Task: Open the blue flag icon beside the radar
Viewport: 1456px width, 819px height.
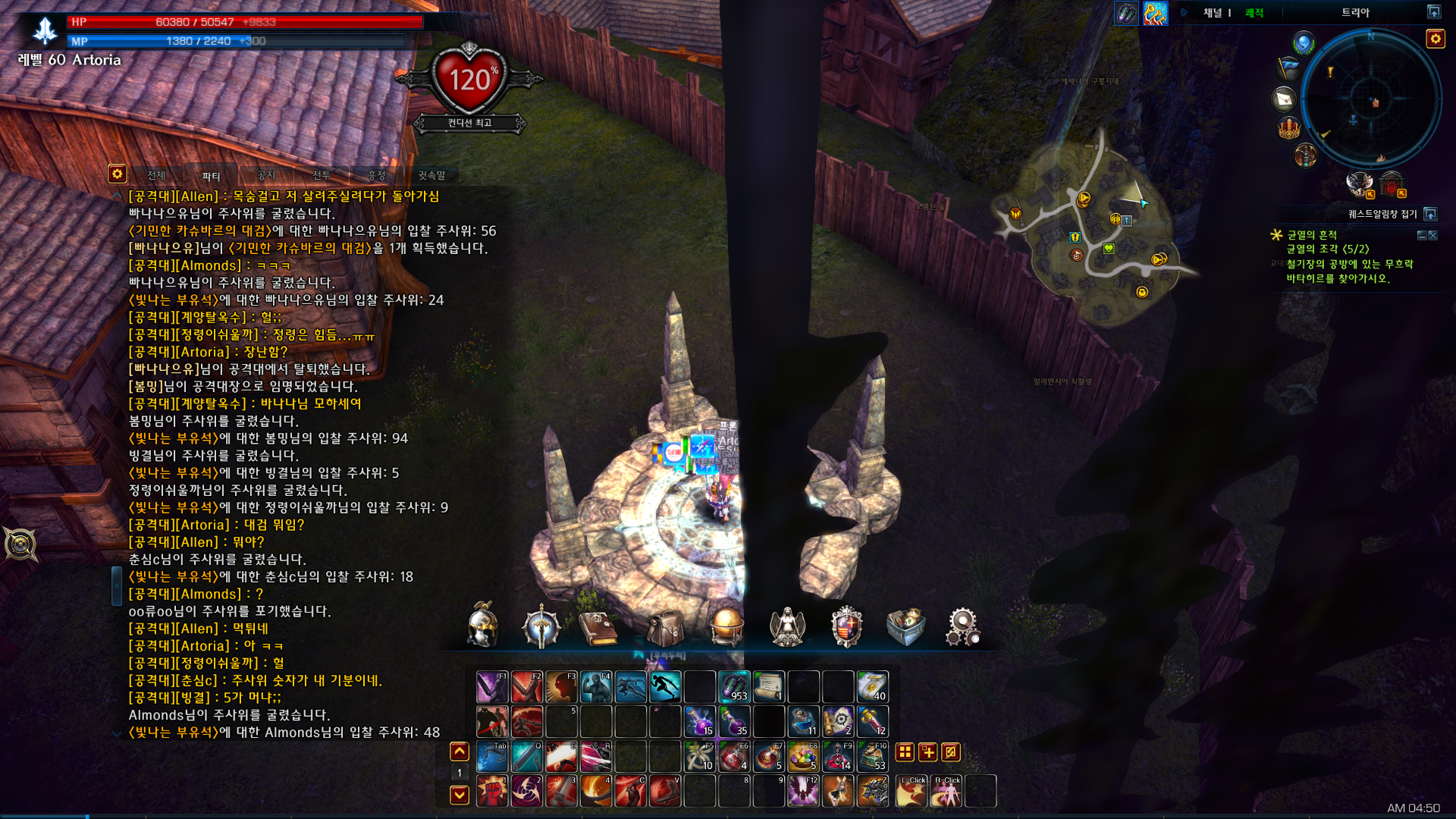Action: click(1288, 69)
